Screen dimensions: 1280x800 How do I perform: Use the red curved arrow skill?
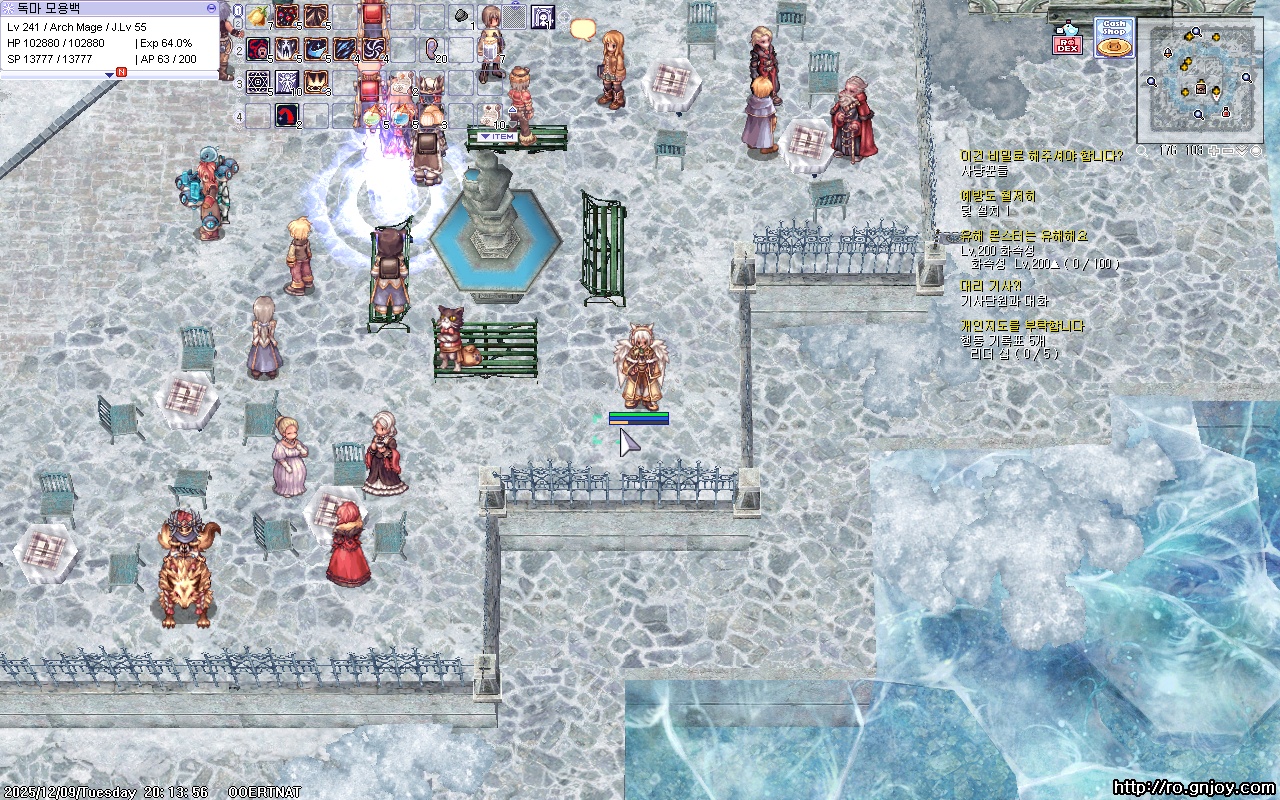click(287, 115)
